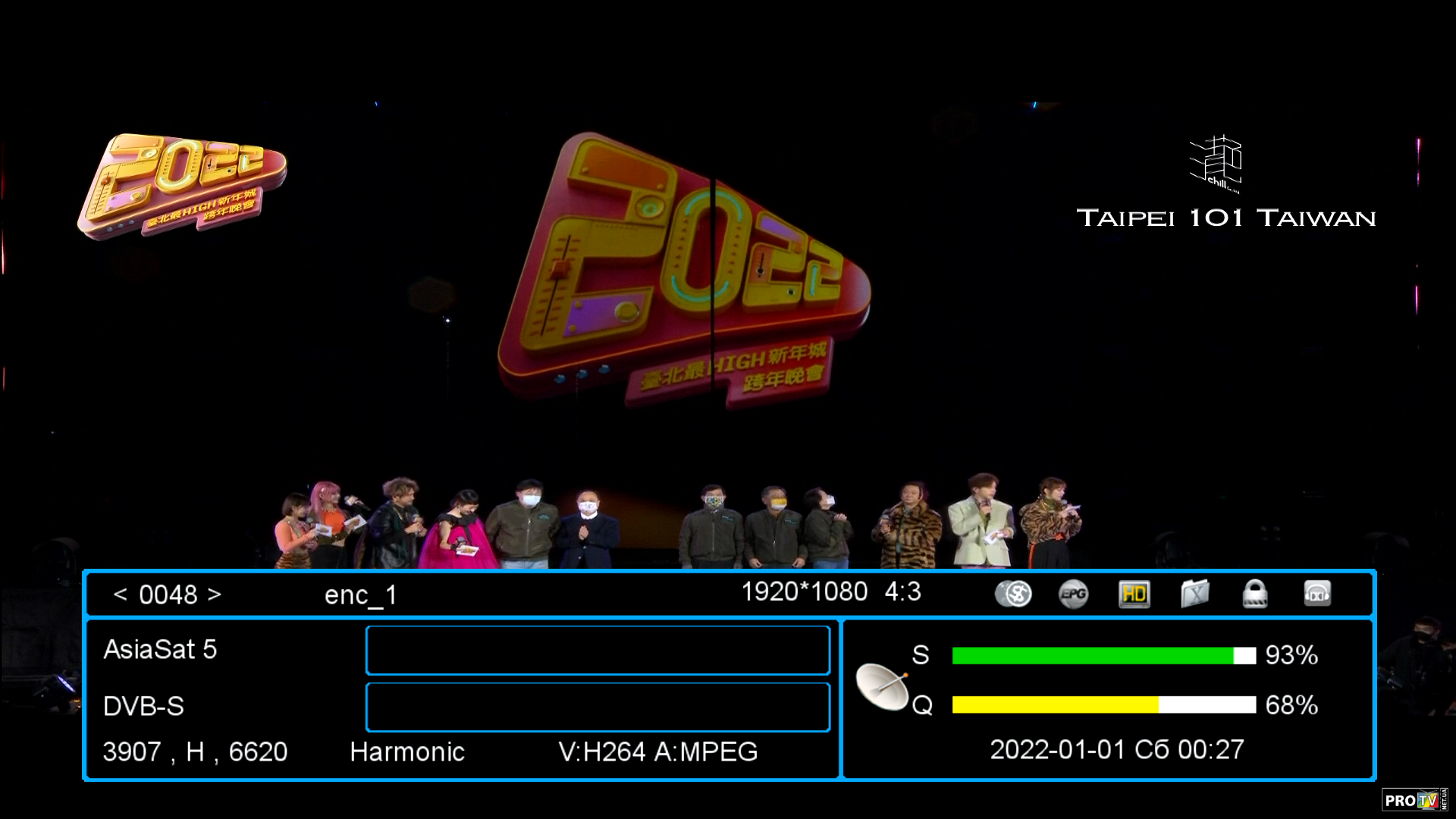Screen dimensions: 1456x819
Task: Click the padlock channel lock icon
Action: 1255,594
